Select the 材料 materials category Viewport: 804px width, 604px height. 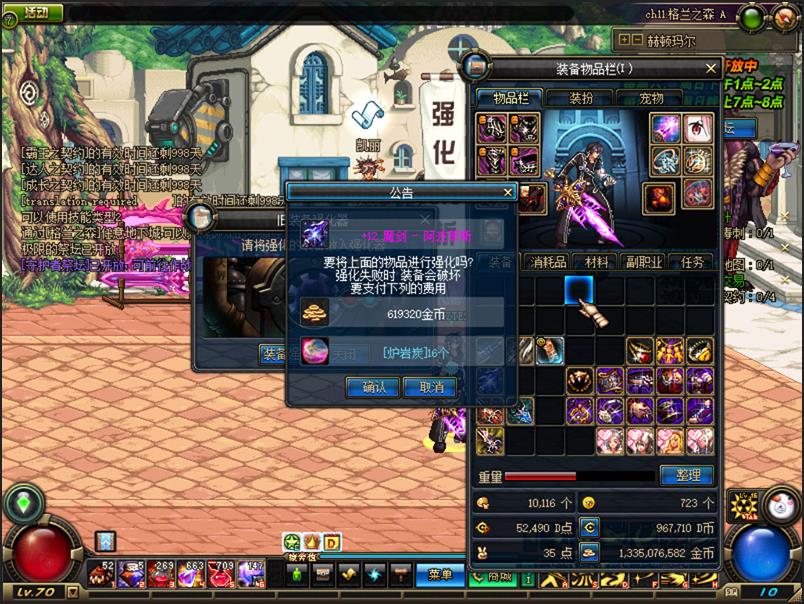(x=597, y=262)
